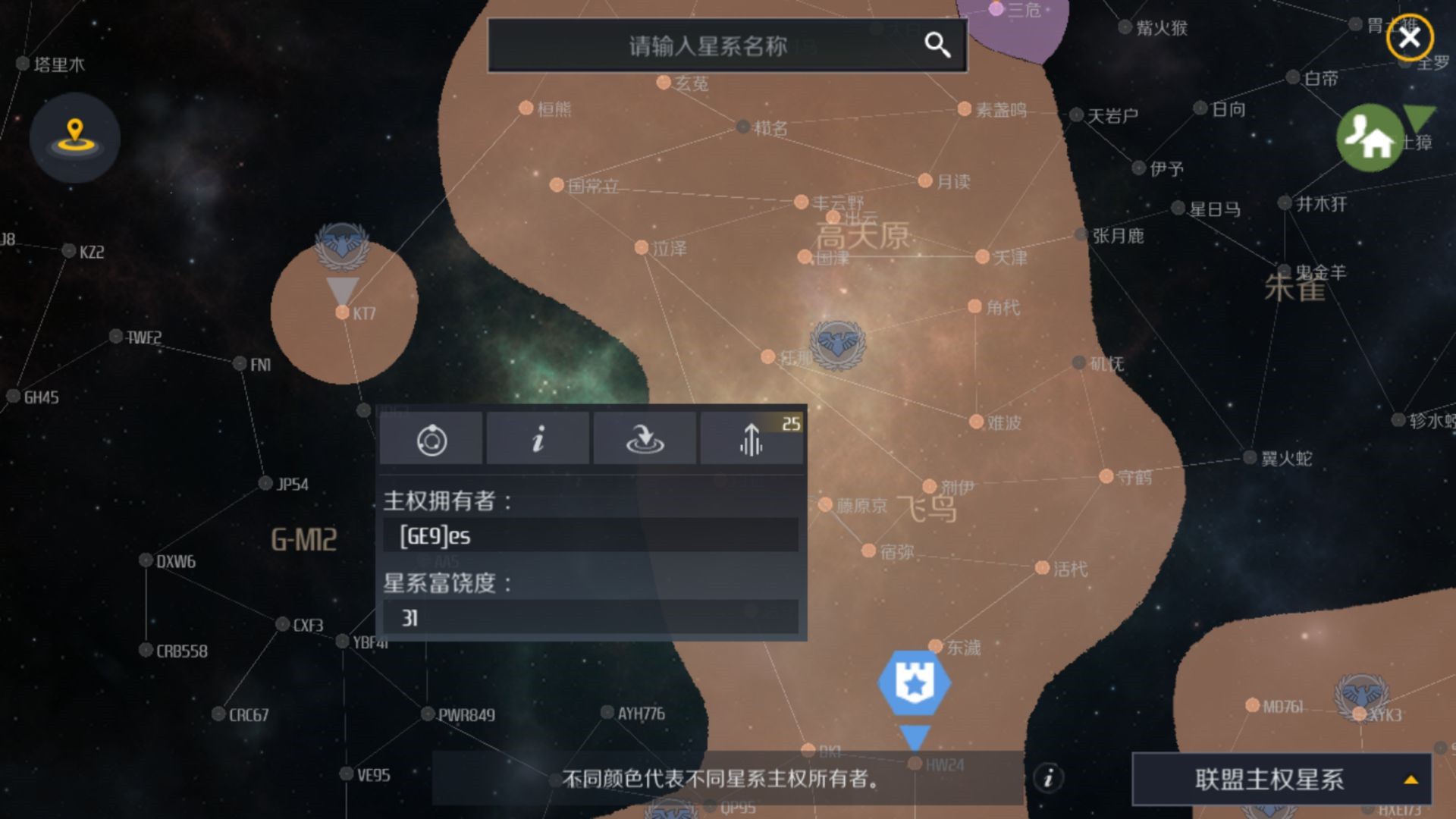Select the green home station icon
The image size is (1456, 819).
point(1370,138)
